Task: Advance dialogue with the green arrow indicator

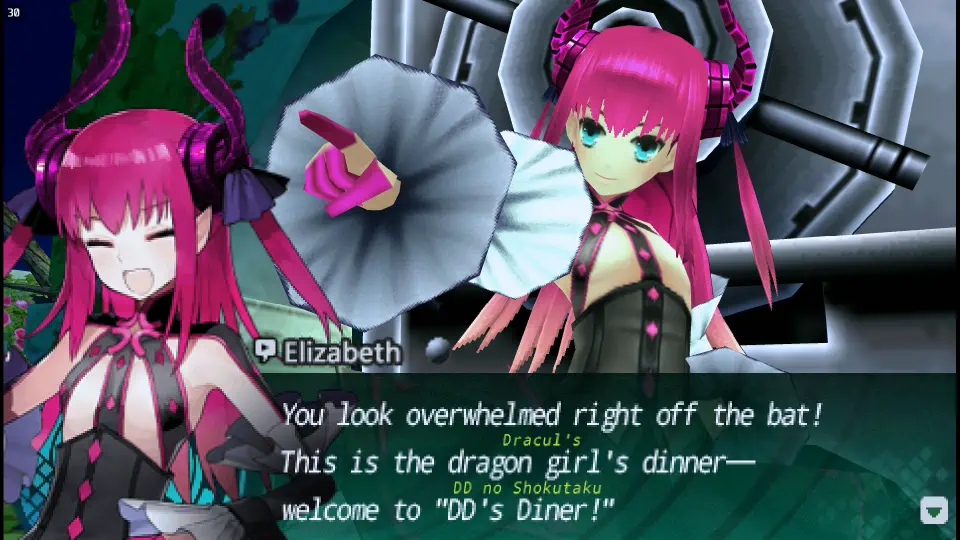Action: point(933,511)
